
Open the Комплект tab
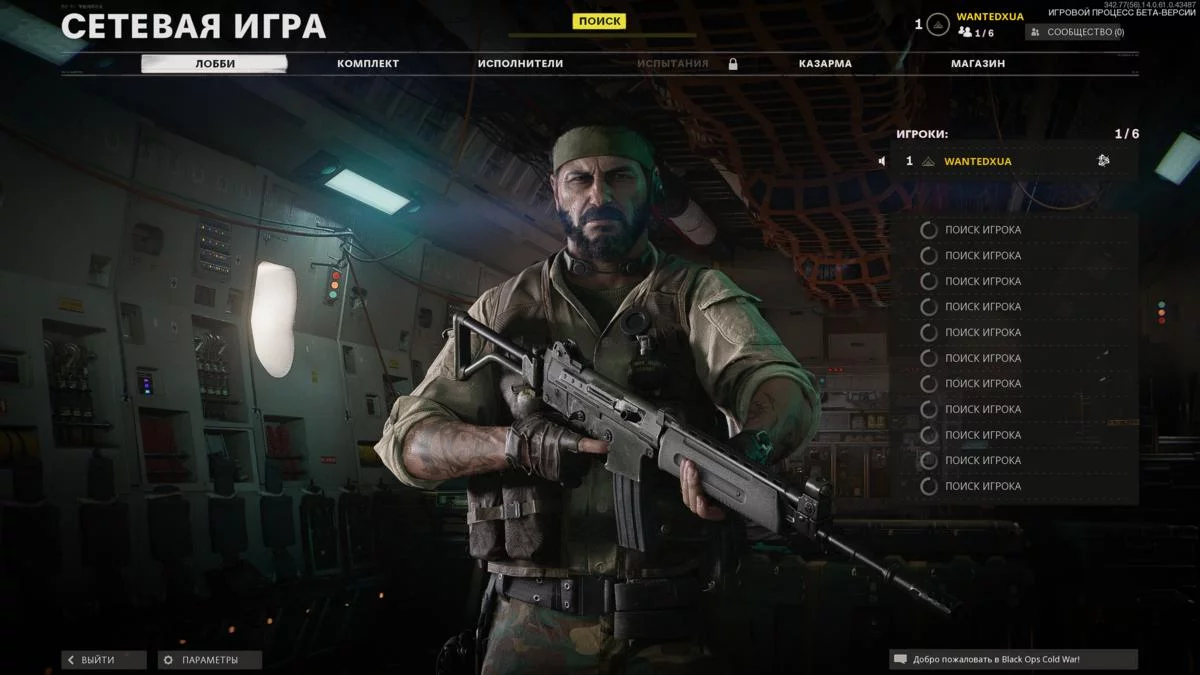(x=368, y=63)
